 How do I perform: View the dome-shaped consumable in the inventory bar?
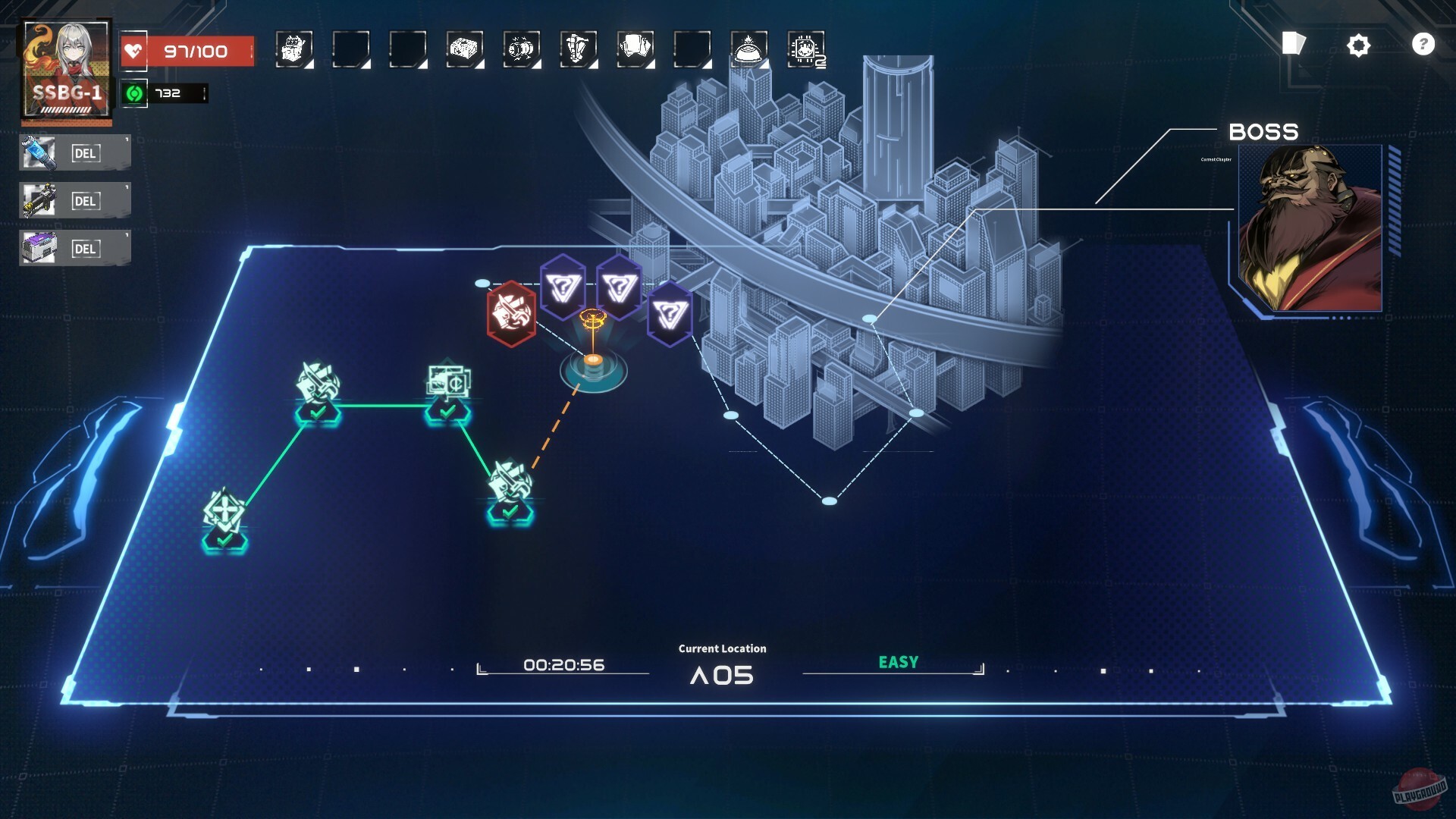point(748,48)
